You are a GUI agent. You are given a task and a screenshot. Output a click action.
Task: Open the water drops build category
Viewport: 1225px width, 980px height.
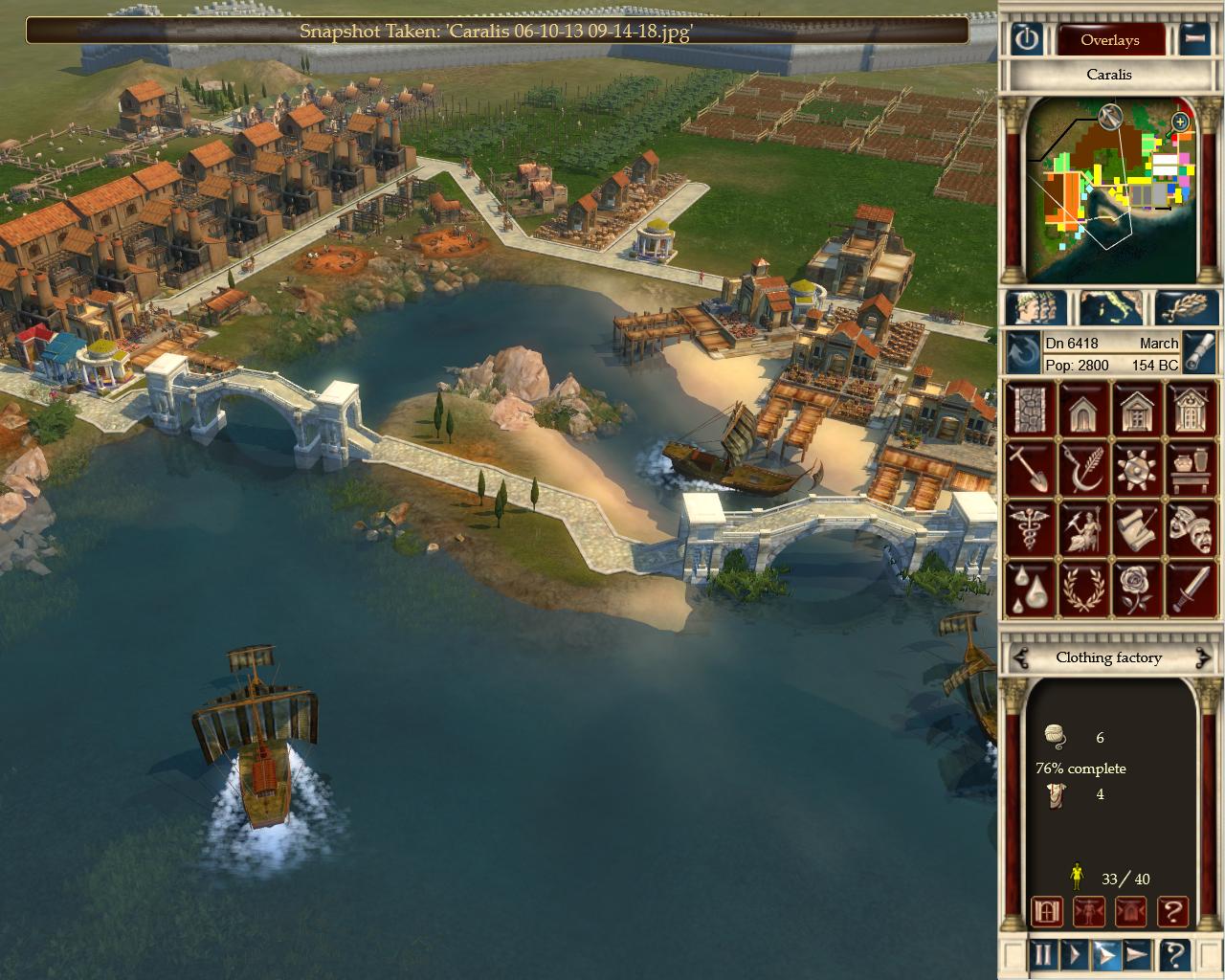coord(1029,588)
